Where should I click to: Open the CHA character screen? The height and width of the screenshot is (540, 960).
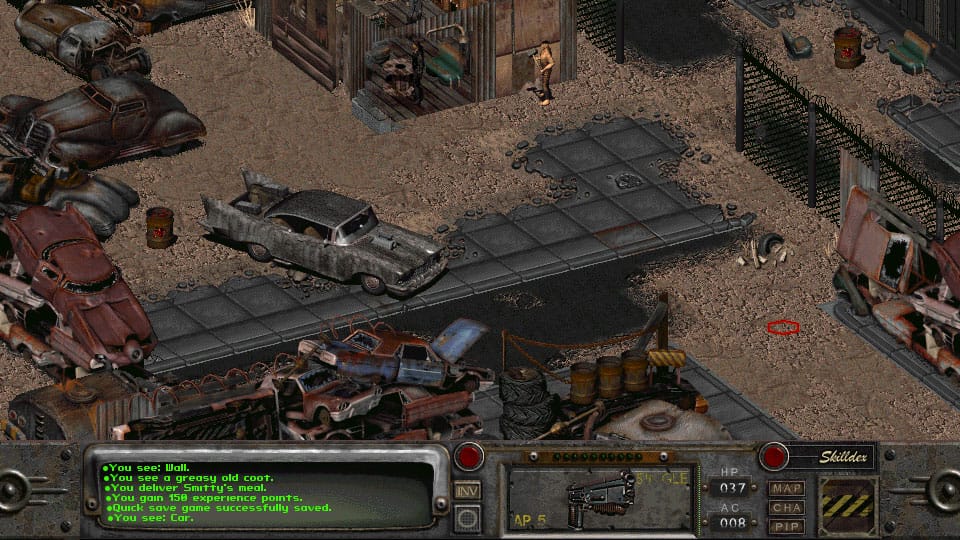coord(787,507)
